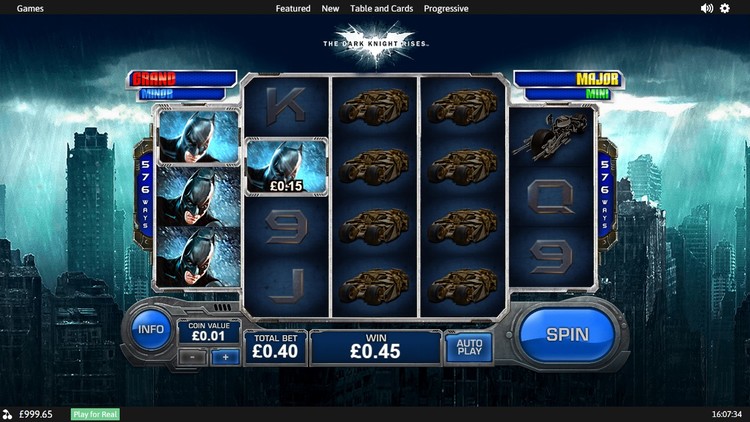The width and height of the screenshot is (750, 422).
Task: Decrease coin value with the minus button
Action: coord(192,357)
